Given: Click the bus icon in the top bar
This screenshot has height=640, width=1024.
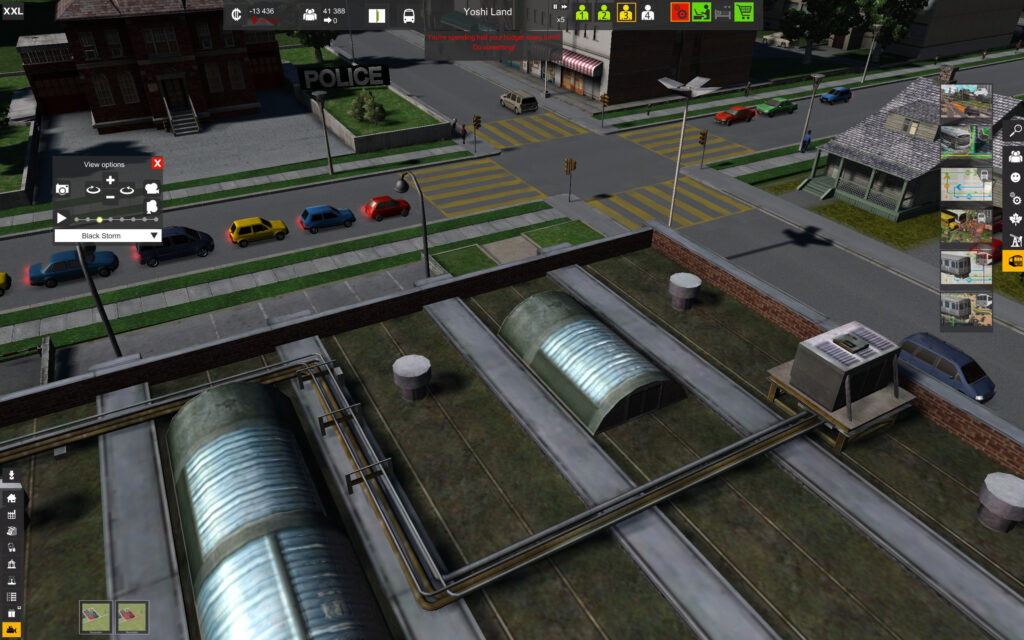Looking at the screenshot, I should [x=409, y=16].
